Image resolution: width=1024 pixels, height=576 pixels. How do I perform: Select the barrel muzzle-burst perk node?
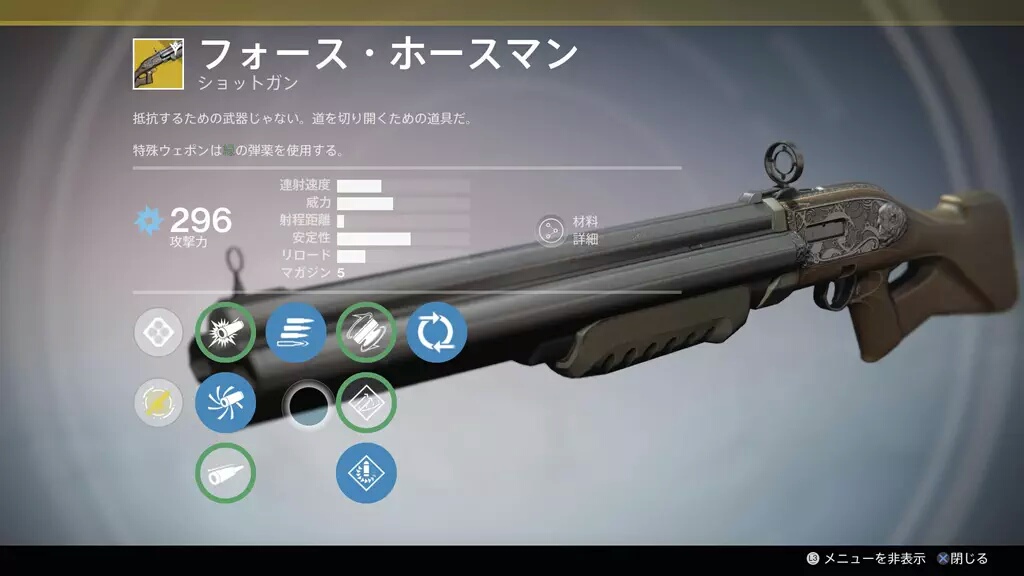click(x=225, y=332)
